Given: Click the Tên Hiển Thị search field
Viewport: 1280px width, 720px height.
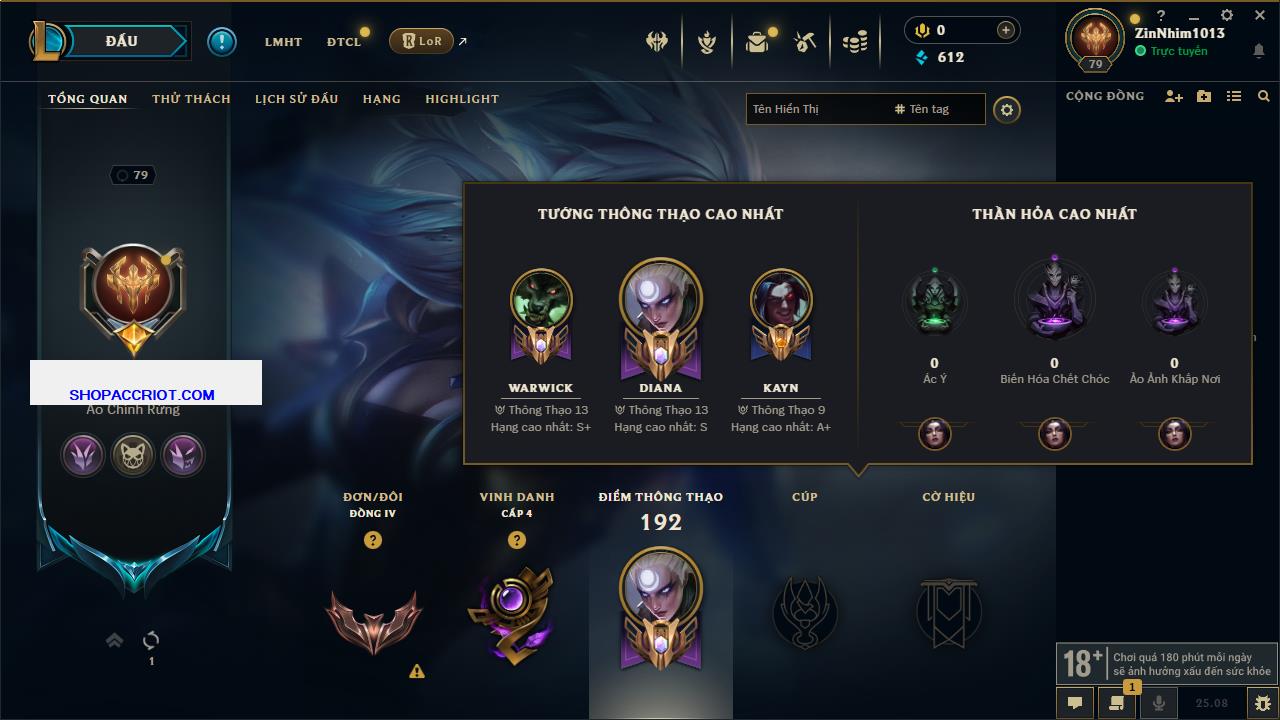Looking at the screenshot, I should pyautogui.click(x=816, y=109).
